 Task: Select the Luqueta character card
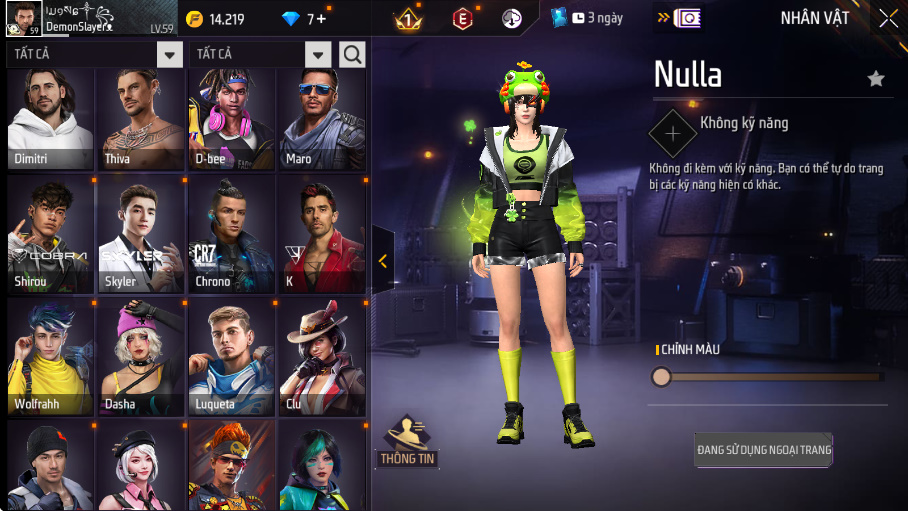[x=232, y=358]
